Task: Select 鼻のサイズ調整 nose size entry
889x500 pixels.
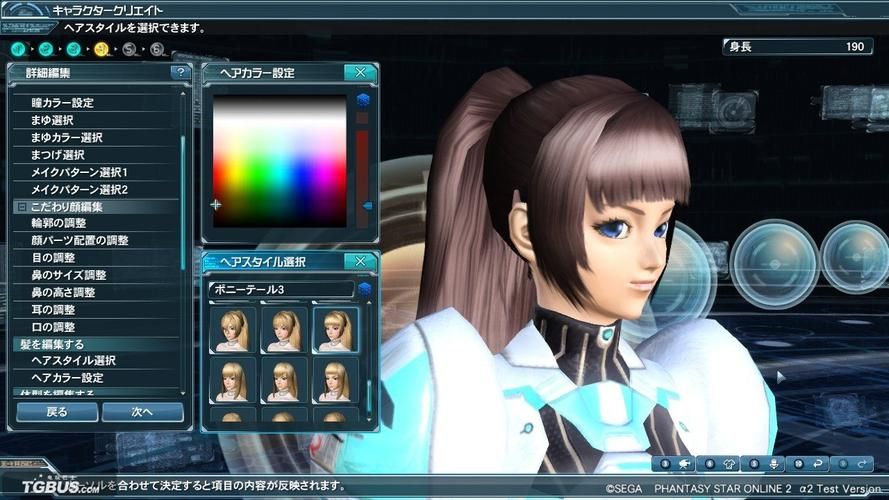Action: (69, 275)
